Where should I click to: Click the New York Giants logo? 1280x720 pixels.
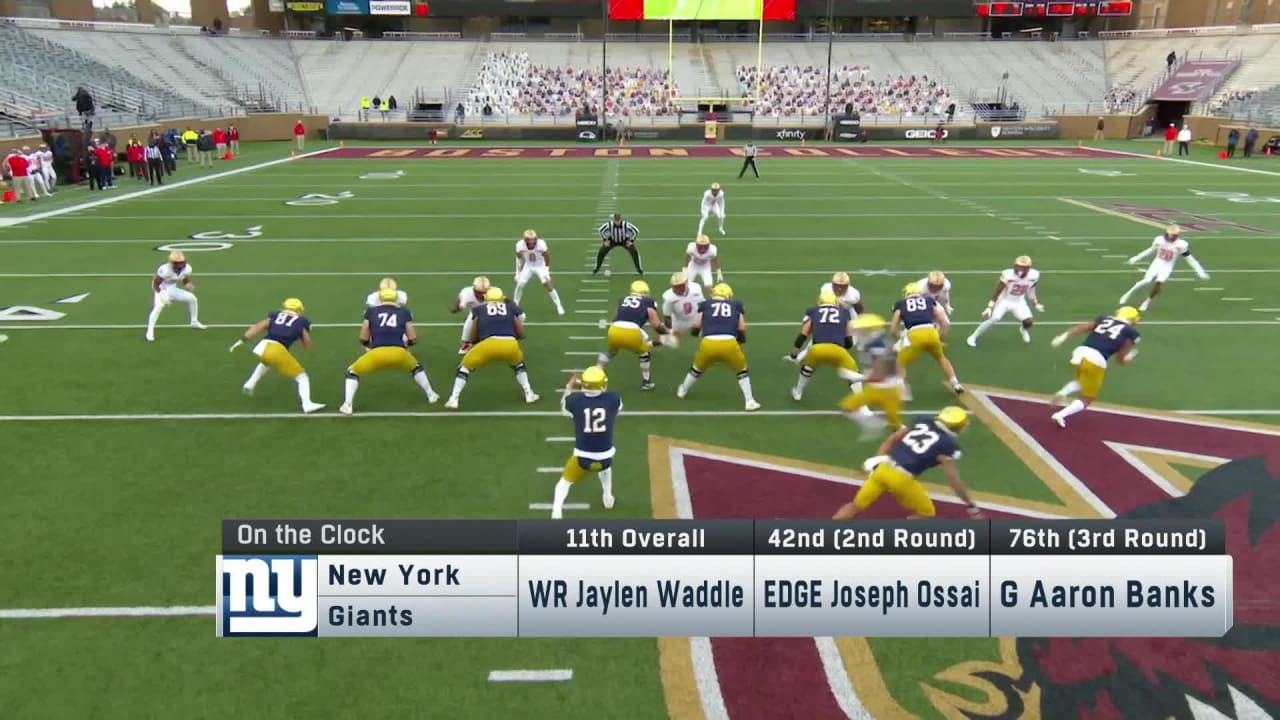click(x=268, y=596)
